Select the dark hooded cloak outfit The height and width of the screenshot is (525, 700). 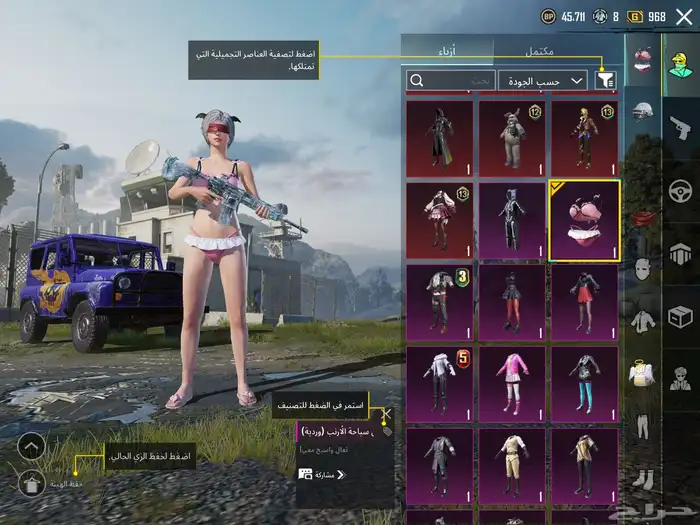[440, 138]
